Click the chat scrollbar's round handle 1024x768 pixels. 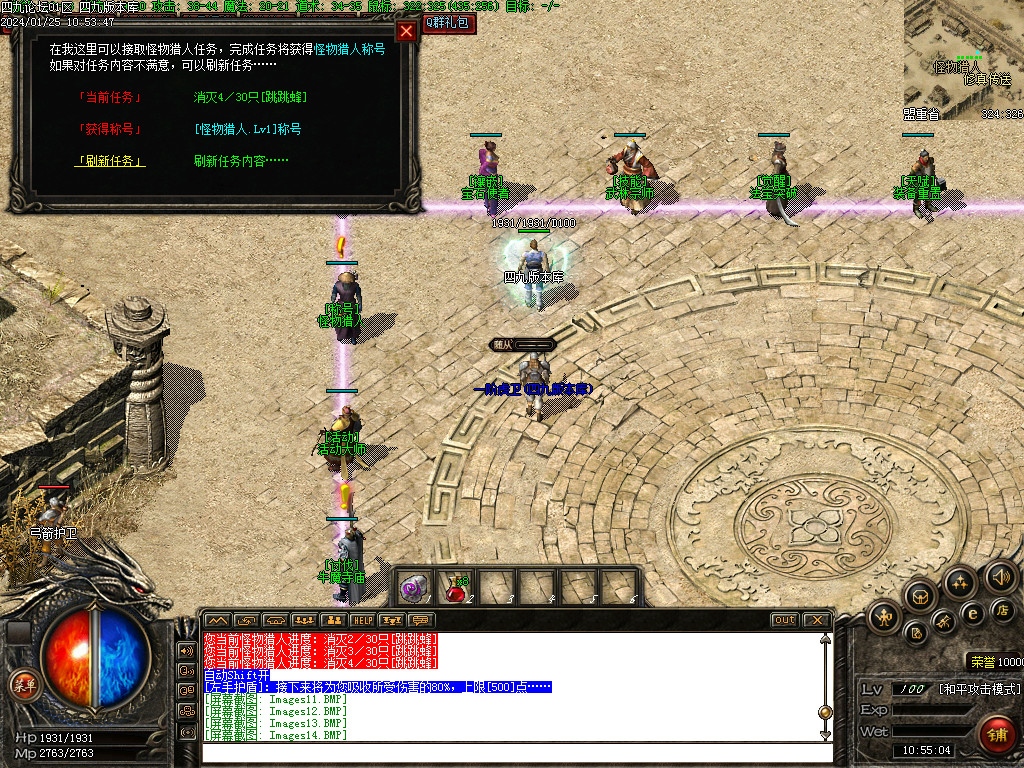(x=825, y=713)
